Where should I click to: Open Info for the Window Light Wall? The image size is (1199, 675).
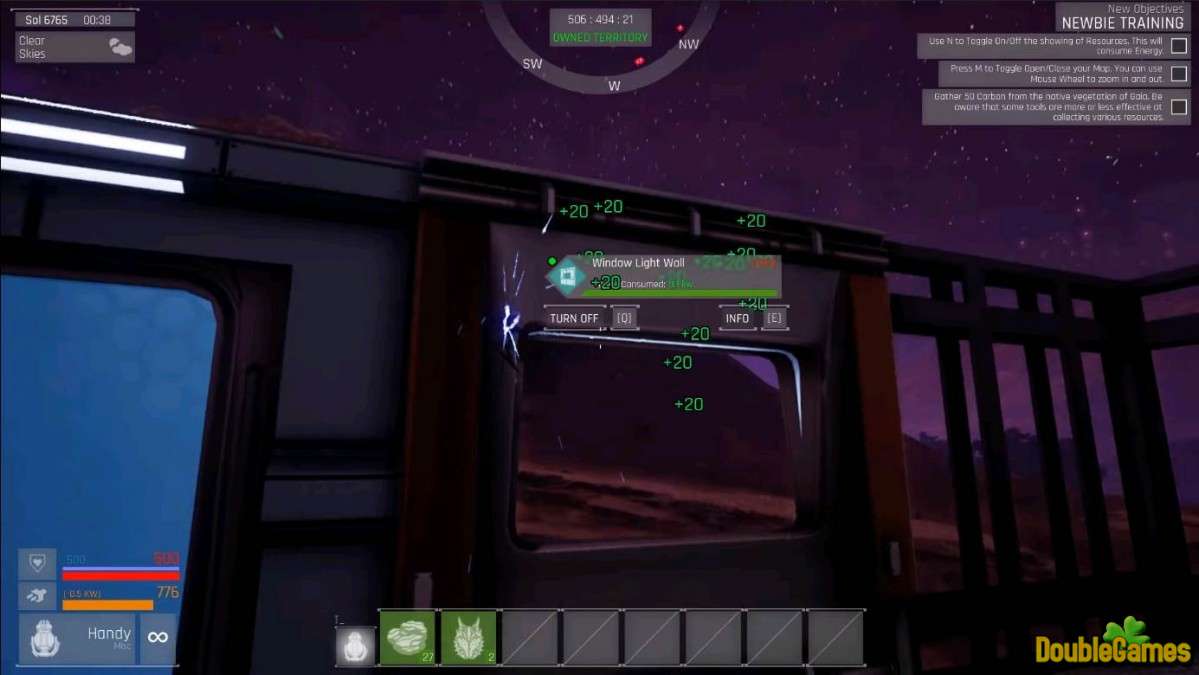coord(737,318)
